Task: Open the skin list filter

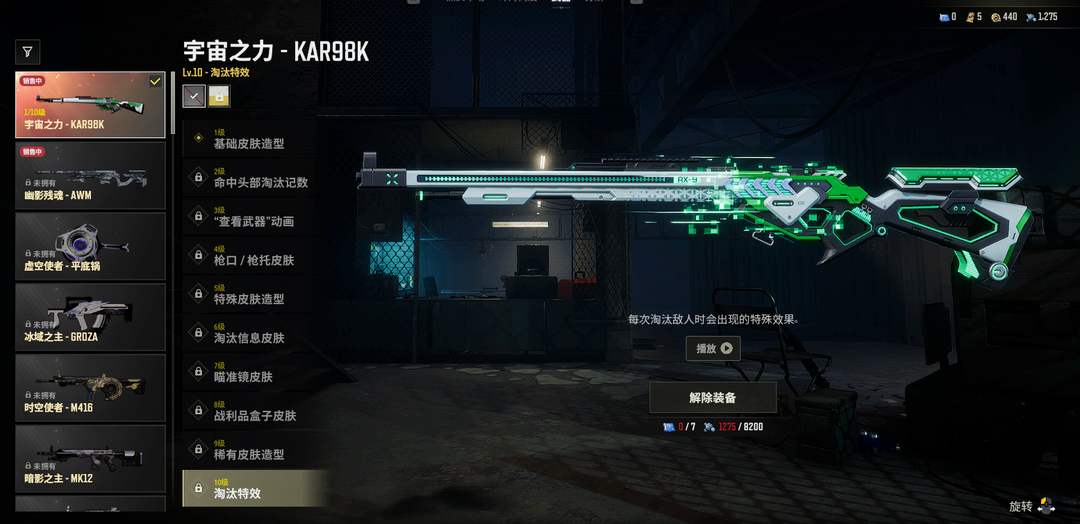Action: point(28,51)
